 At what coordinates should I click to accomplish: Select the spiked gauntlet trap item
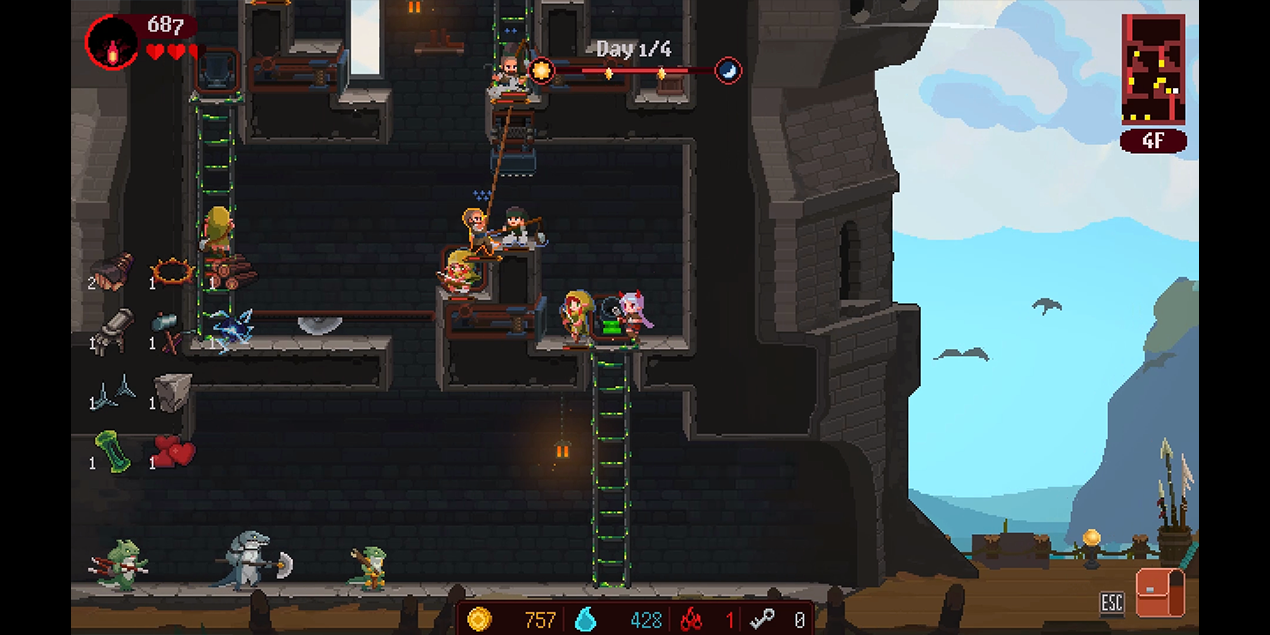(111, 270)
